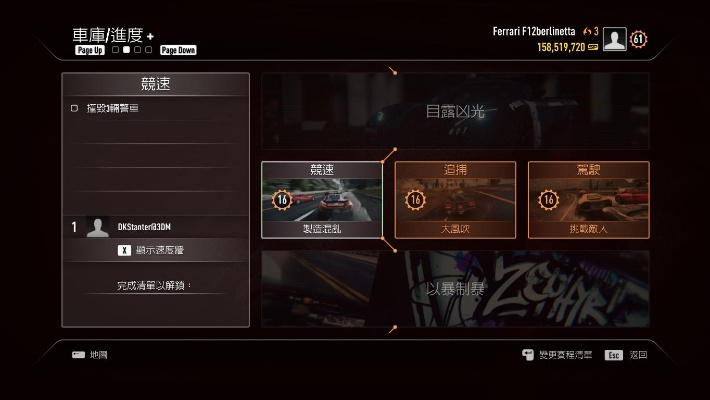
Task: Open the 以暴制暴 chapter banner below
Action: pos(455,289)
